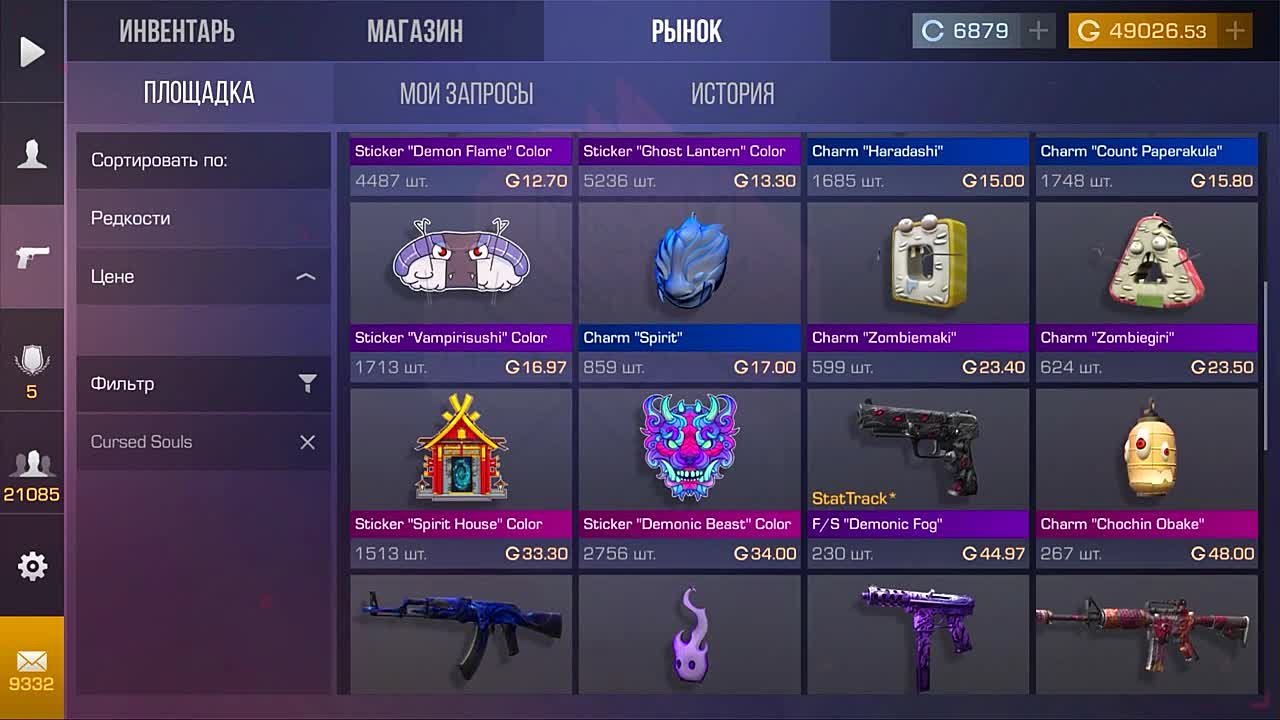Open Sticker "Spirit House" Color listing
This screenshot has height=720, width=1280.
coord(461,476)
